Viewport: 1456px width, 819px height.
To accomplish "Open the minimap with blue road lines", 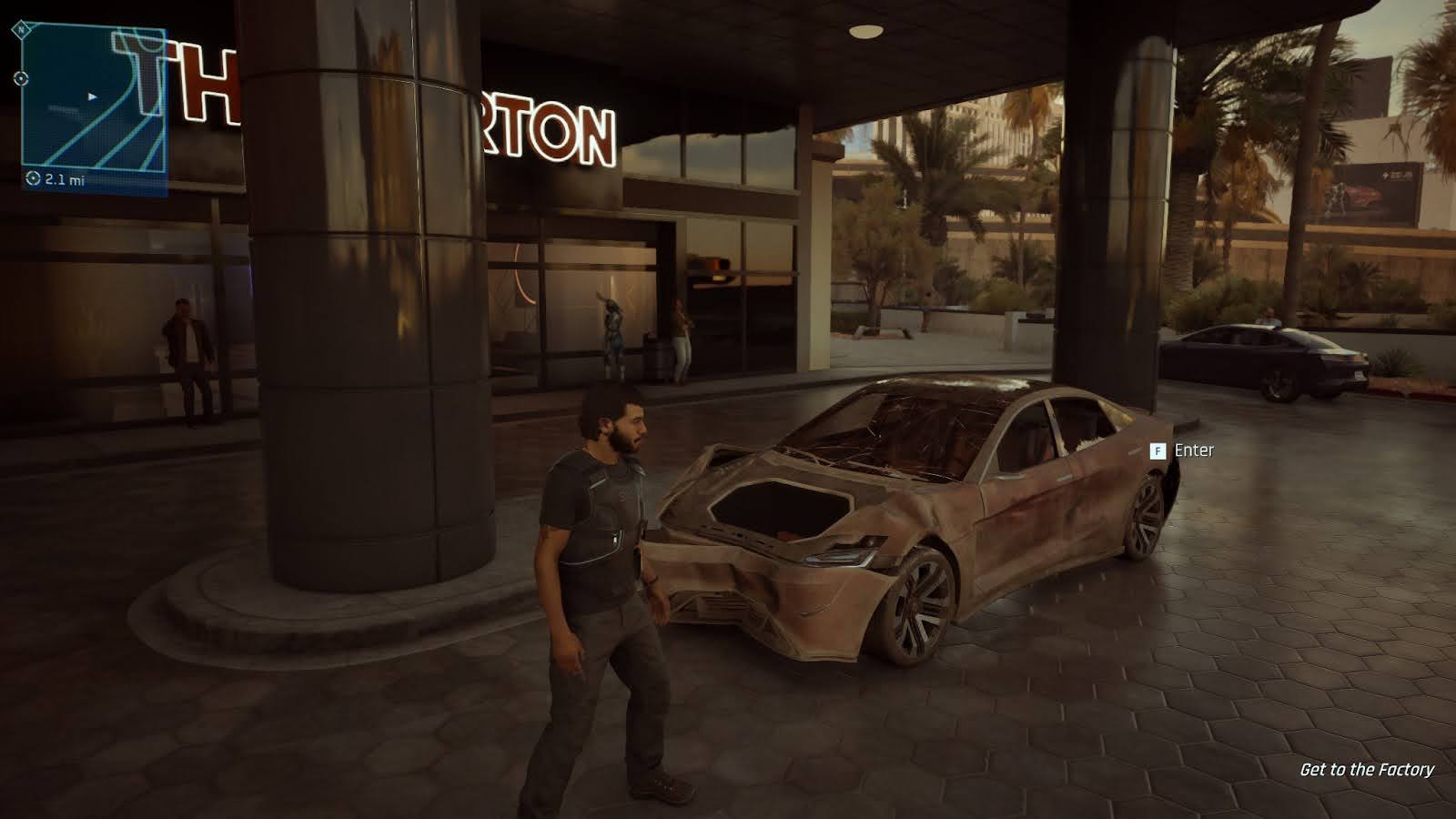I will click(93, 98).
